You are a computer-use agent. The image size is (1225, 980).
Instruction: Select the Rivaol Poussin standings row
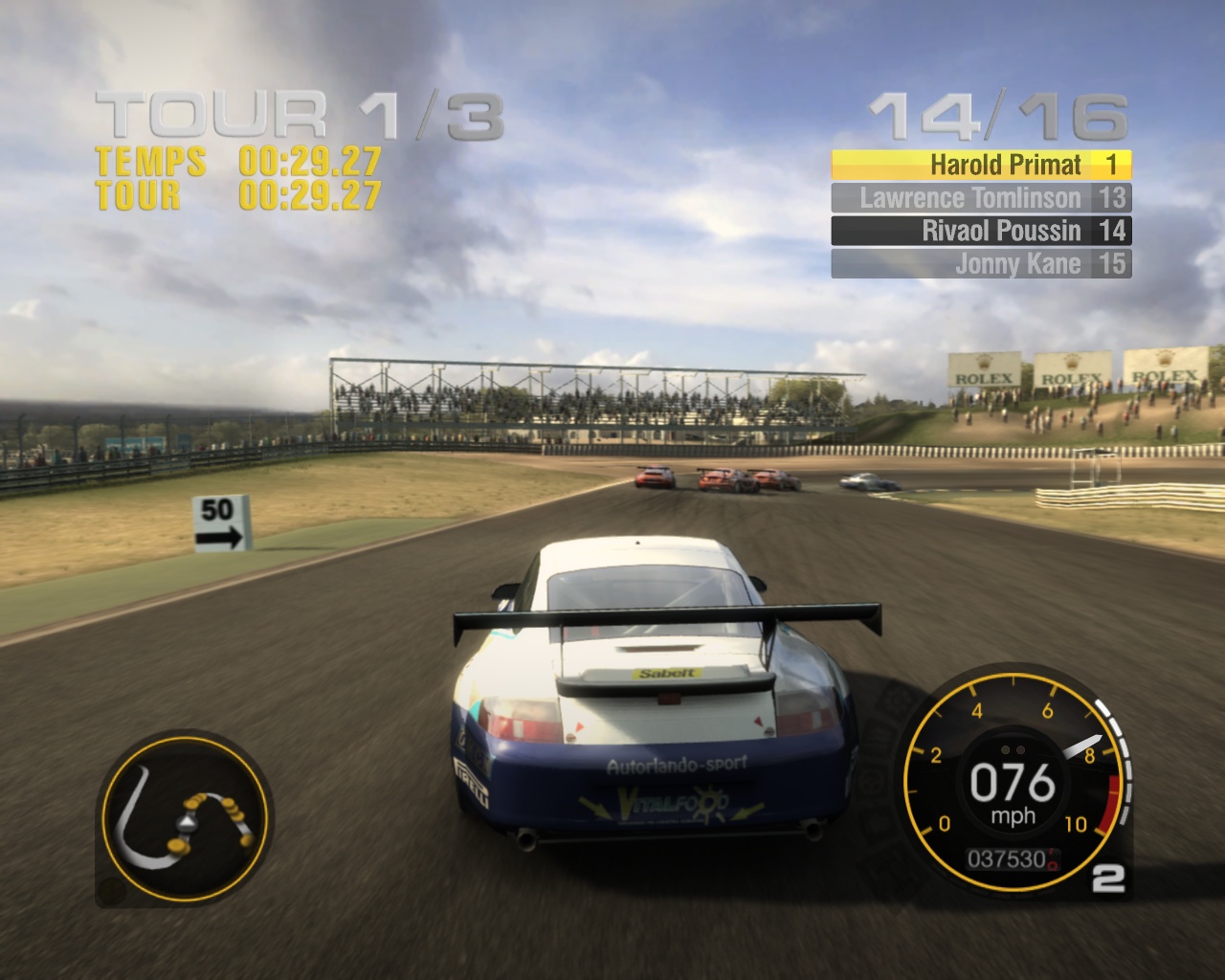click(x=981, y=231)
